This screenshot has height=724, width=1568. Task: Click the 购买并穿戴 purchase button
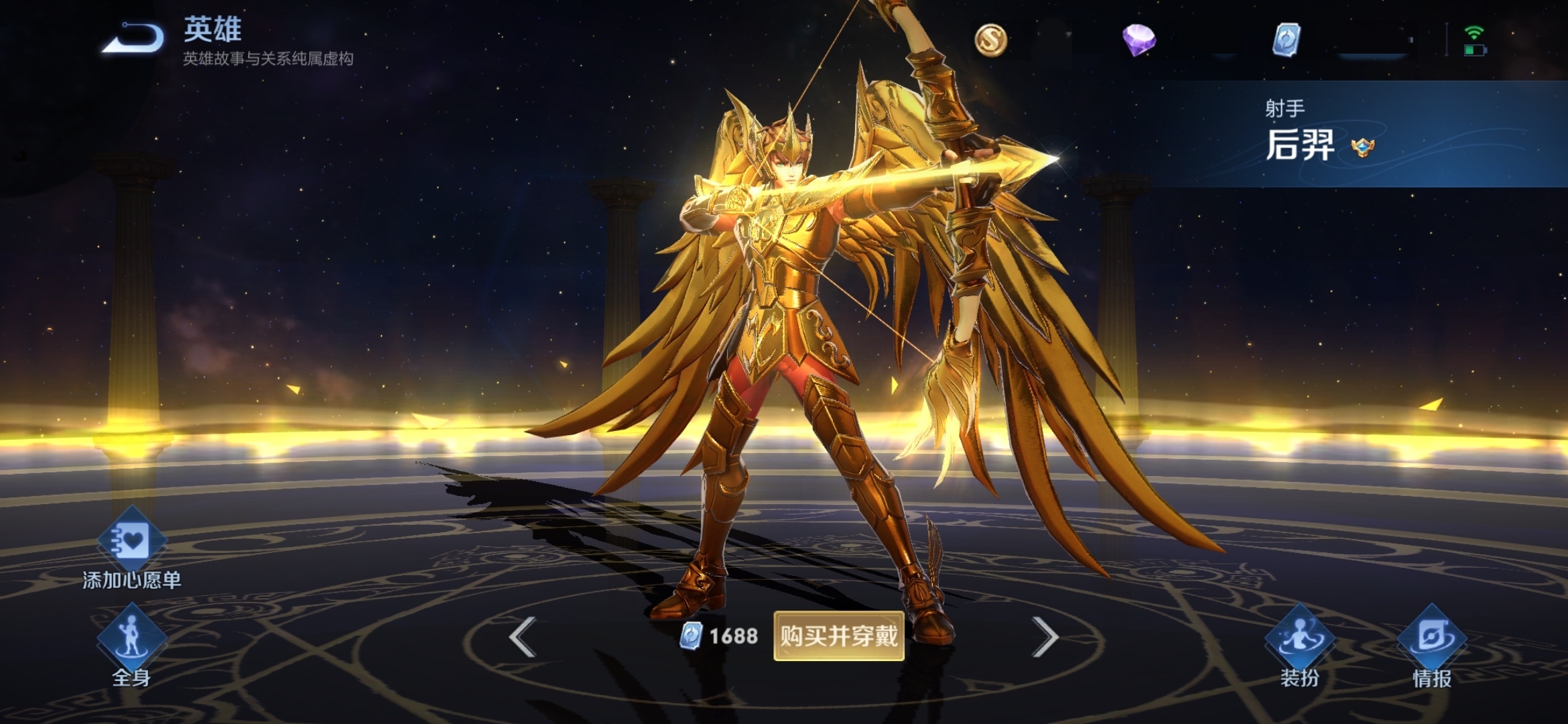click(x=838, y=636)
